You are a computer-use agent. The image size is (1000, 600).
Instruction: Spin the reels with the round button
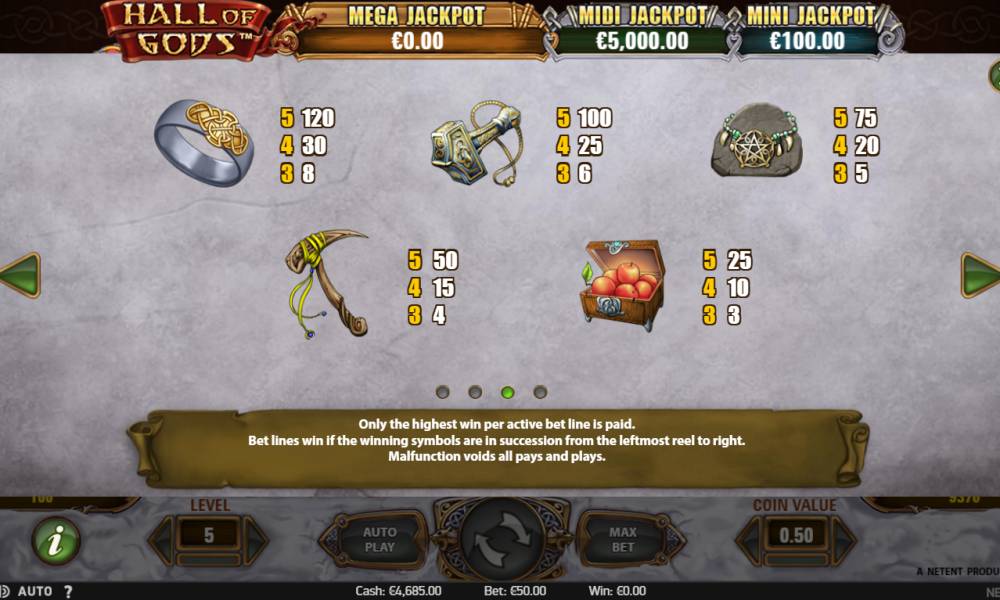tap(500, 540)
